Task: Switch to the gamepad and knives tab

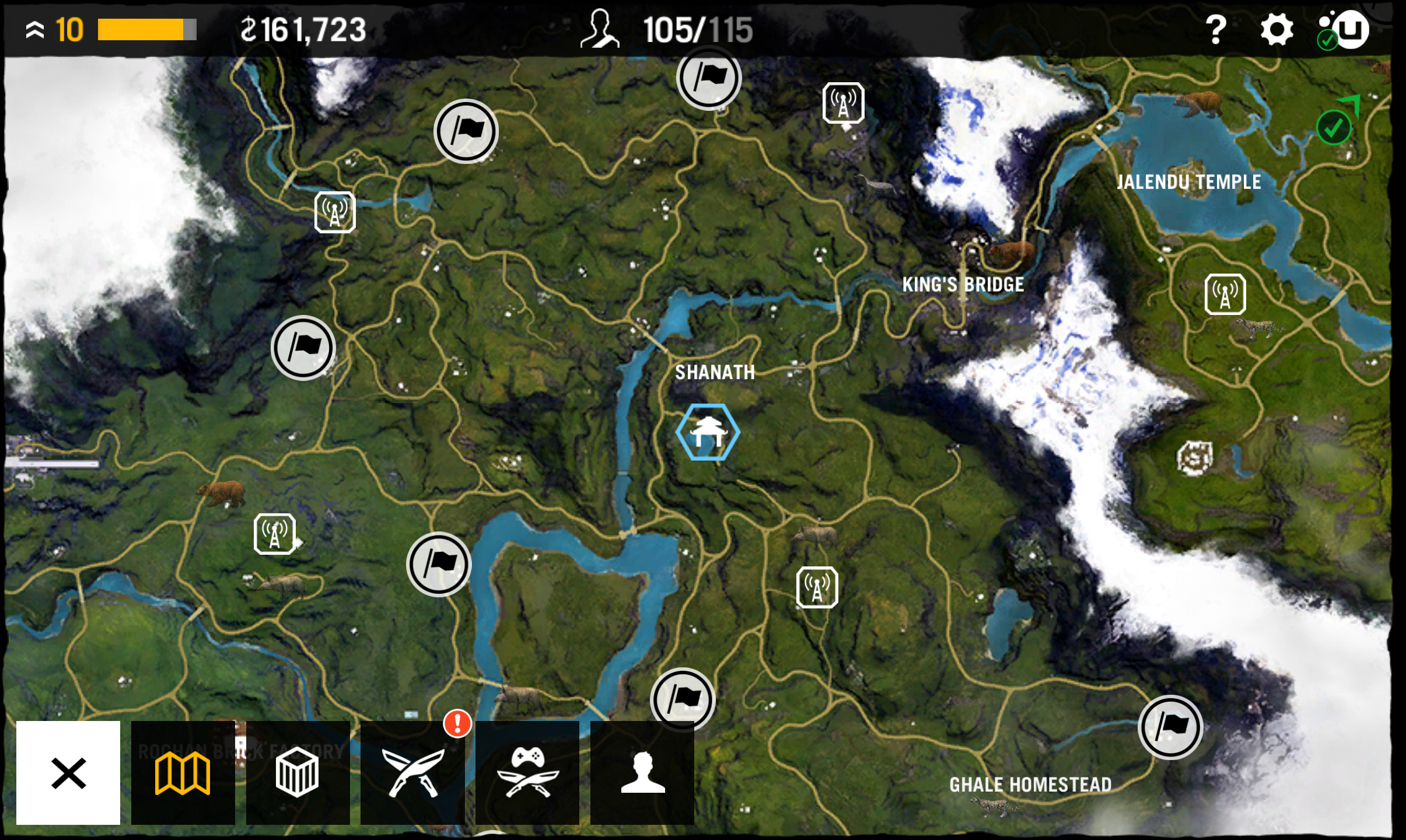Action: tap(527, 773)
